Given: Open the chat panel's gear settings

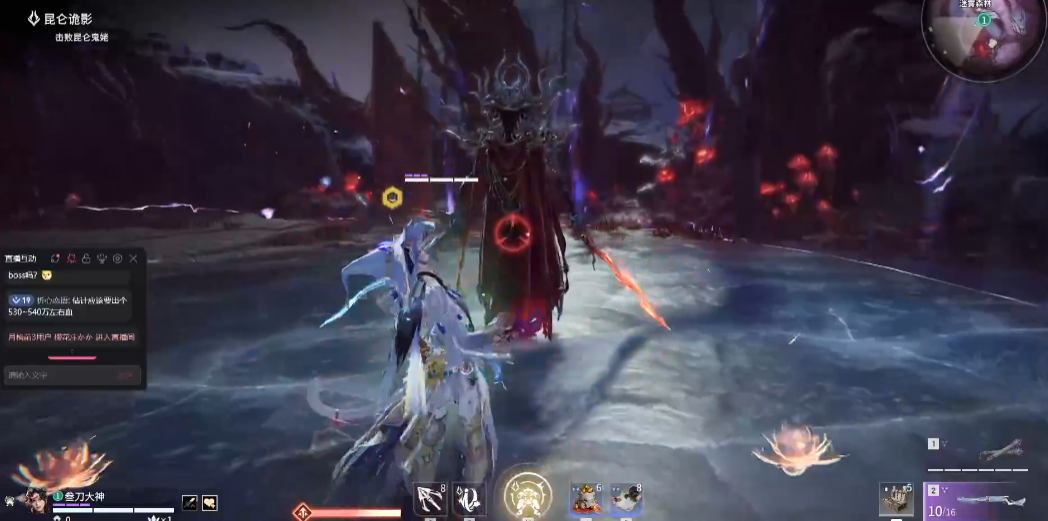Looking at the screenshot, I should 117,258.
